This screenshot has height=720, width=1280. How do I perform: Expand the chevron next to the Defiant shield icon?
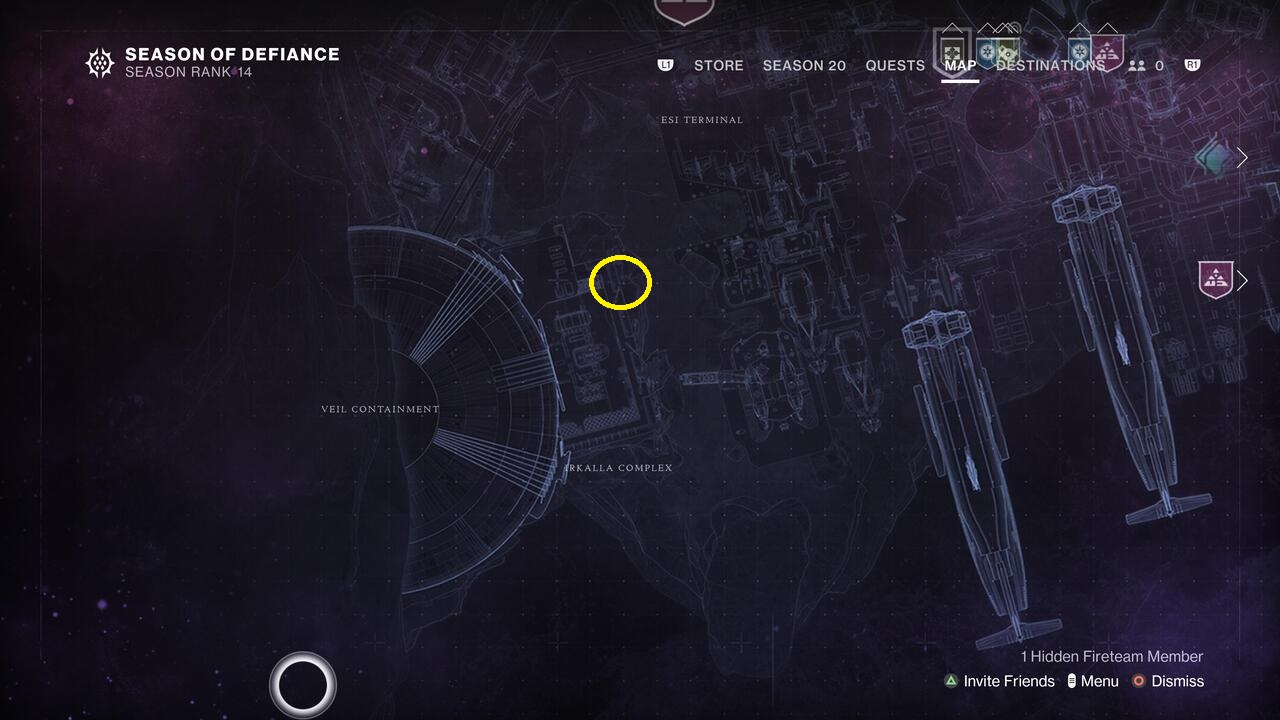point(1241,280)
